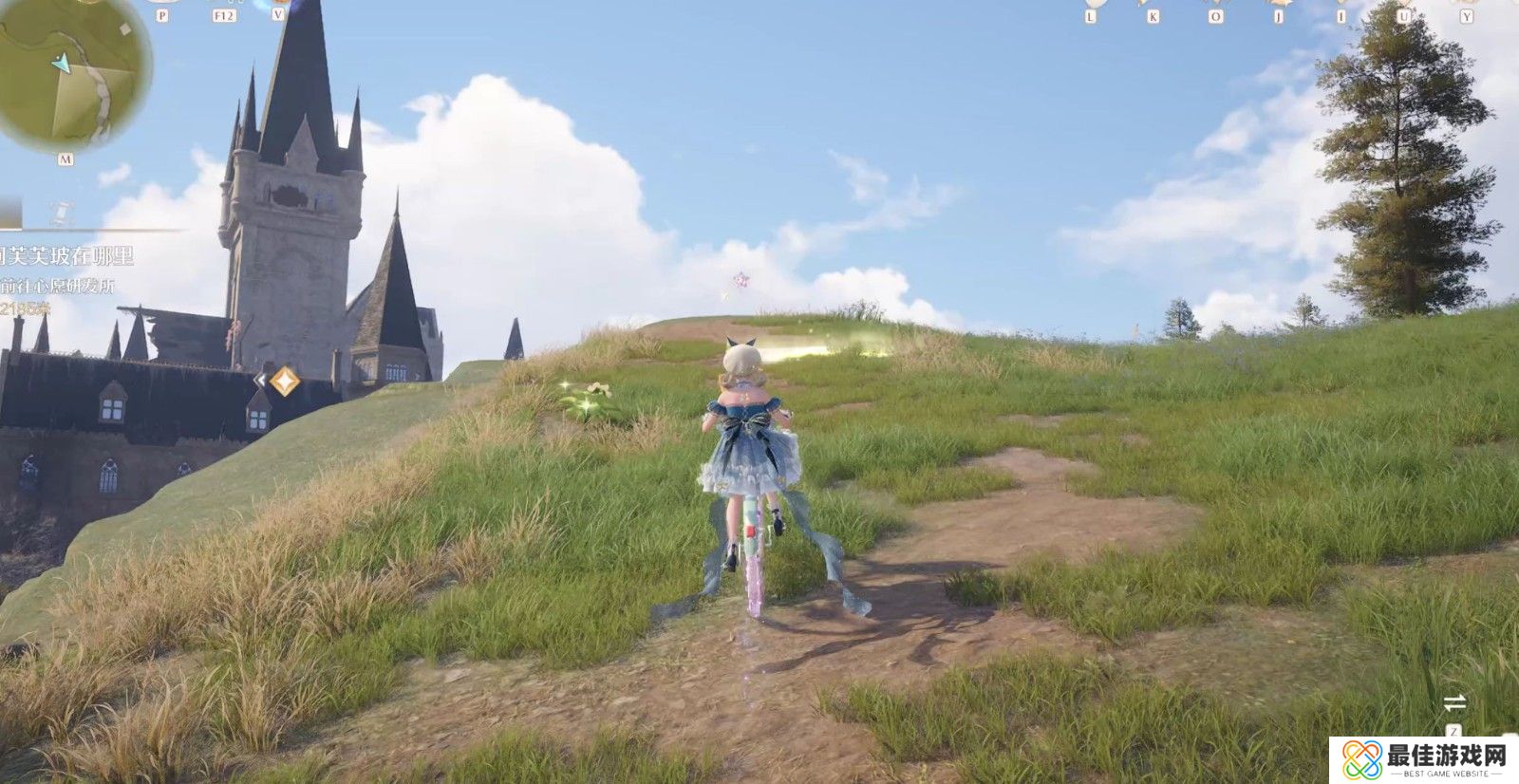Select the tracked quest title text
The width and height of the screenshot is (1519, 784).
tap(66, 256)
